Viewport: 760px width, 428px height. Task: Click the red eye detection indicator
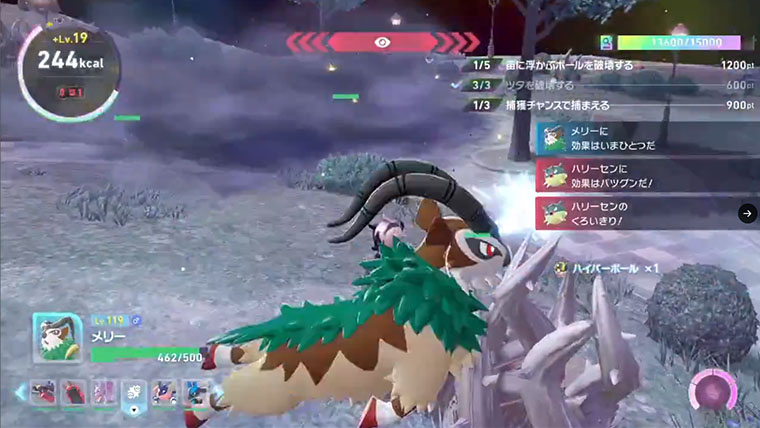click(382, 42)
